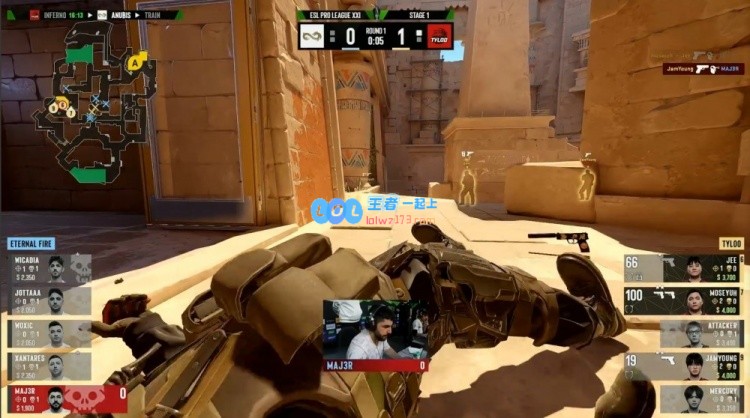Click the Jamyoung kill feed entry
This screenshot has height=418, width=750.
point(703,69)
